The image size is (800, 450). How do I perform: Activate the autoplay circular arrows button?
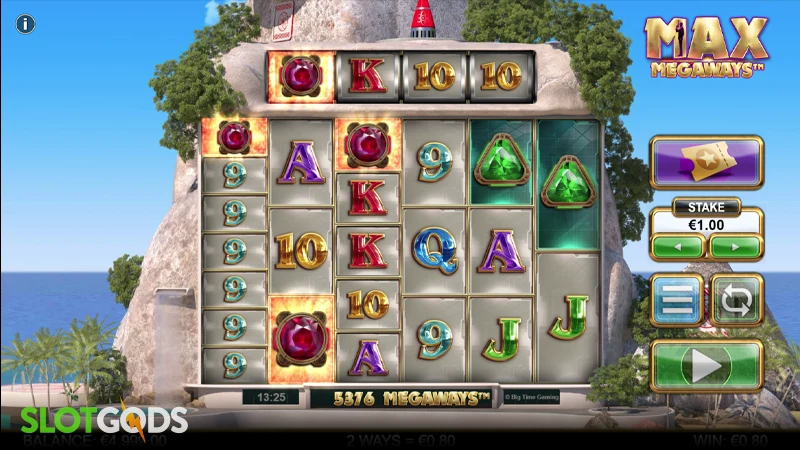pos(737,300)
